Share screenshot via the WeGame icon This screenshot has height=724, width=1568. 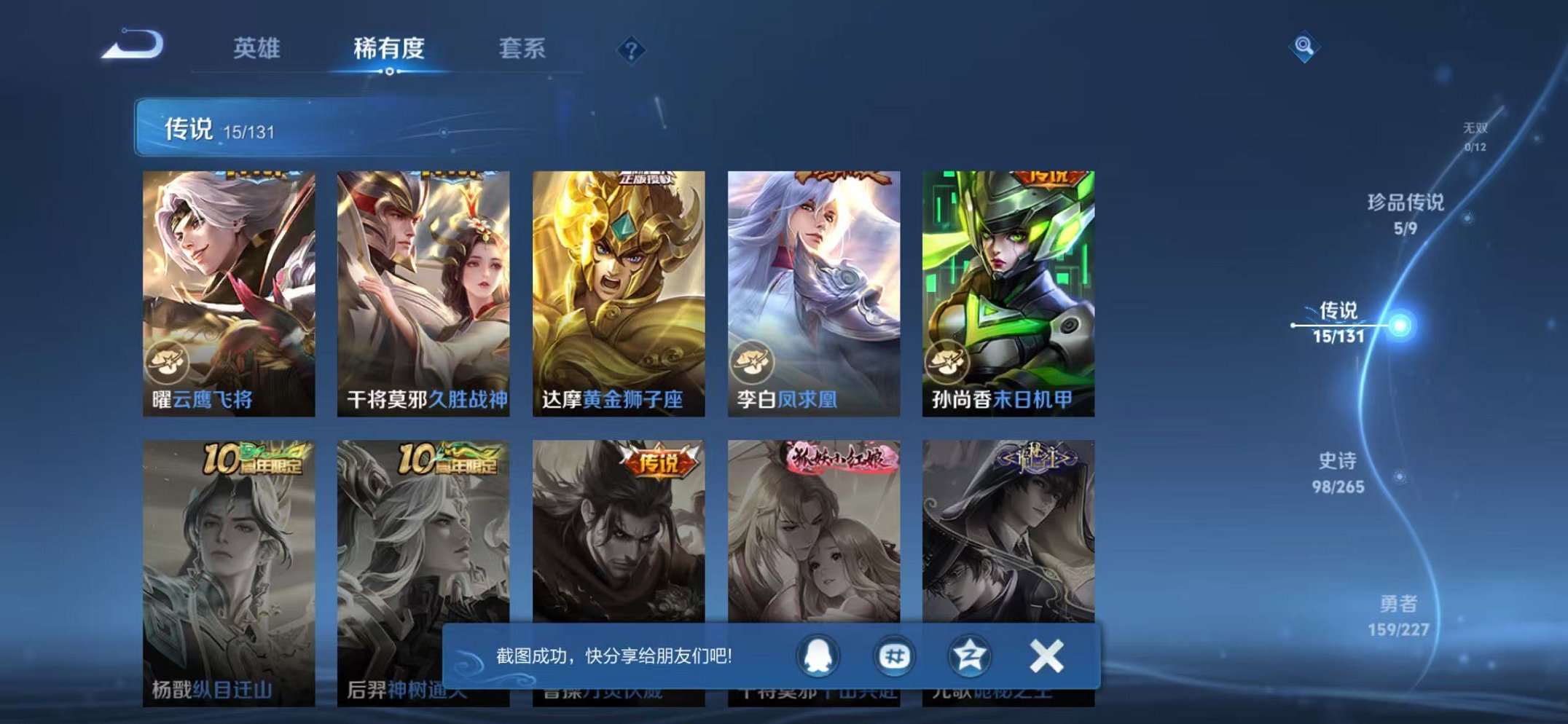895,656
